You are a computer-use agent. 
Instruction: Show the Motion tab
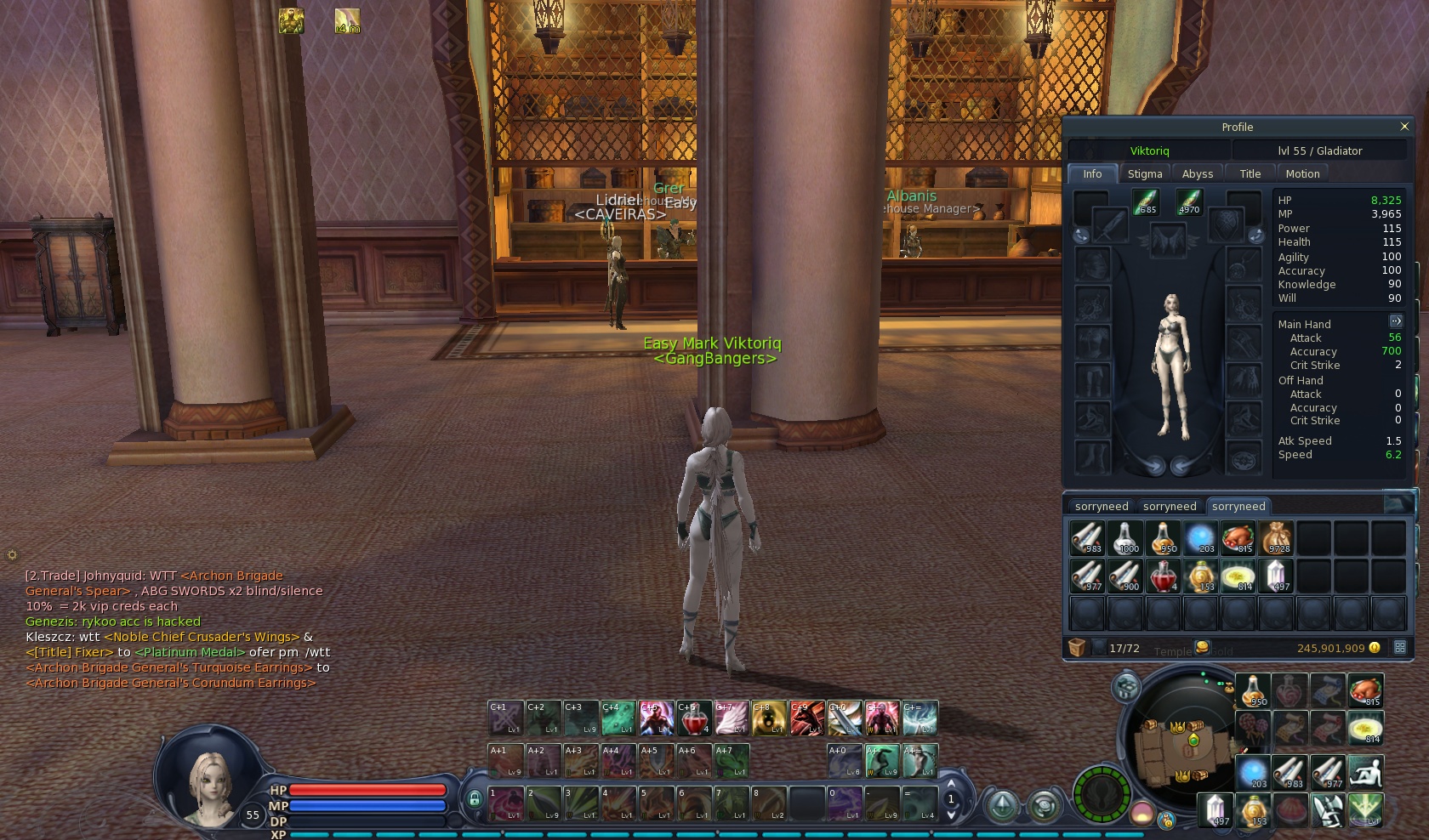pyautogui.click(x=1302, y=173)
